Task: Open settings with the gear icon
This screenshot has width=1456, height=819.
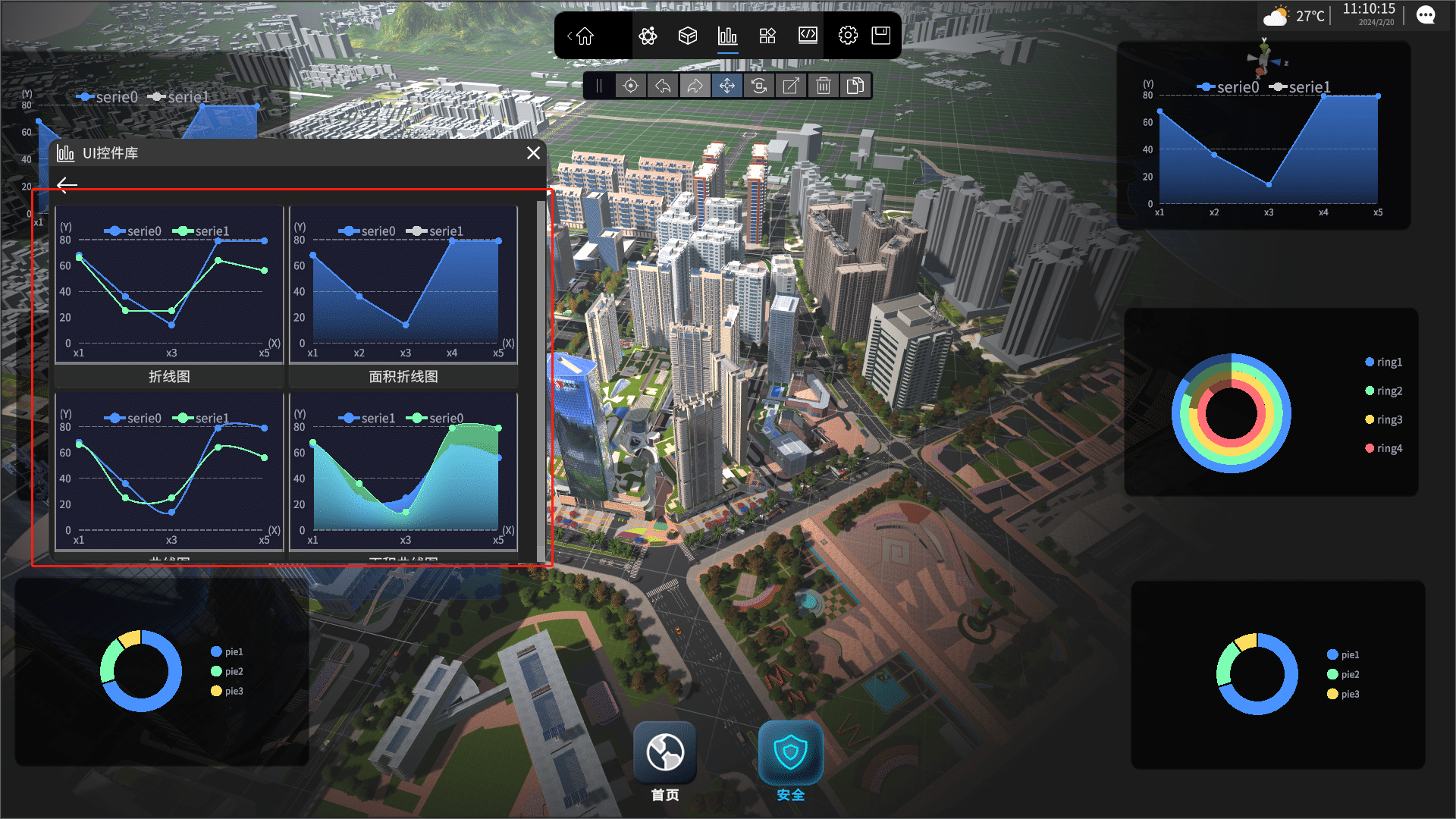Action: click(848, 36)
